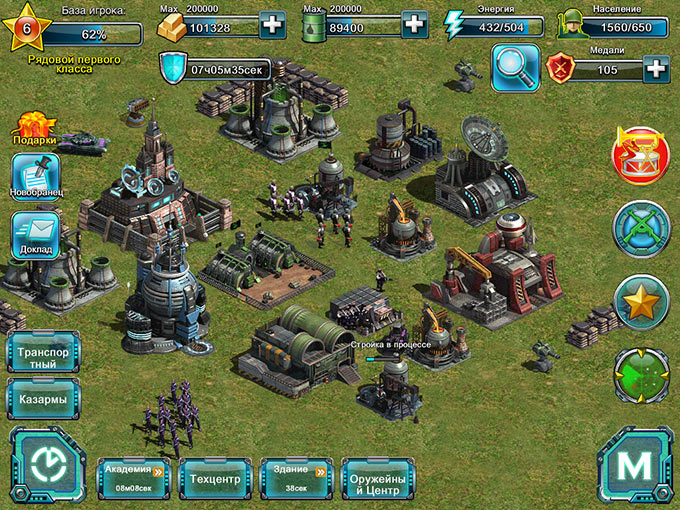Buy medals with the plus button
This screenshot has height=510, width=680.
656,69
